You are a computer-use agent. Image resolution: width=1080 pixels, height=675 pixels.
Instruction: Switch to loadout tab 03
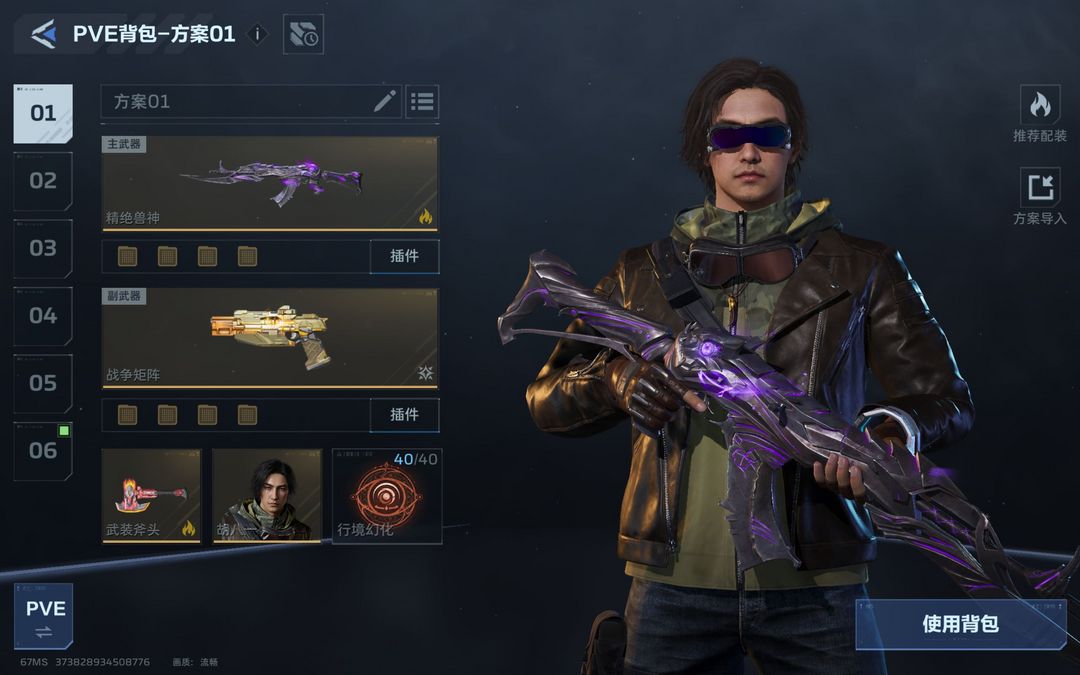(43, 248)
